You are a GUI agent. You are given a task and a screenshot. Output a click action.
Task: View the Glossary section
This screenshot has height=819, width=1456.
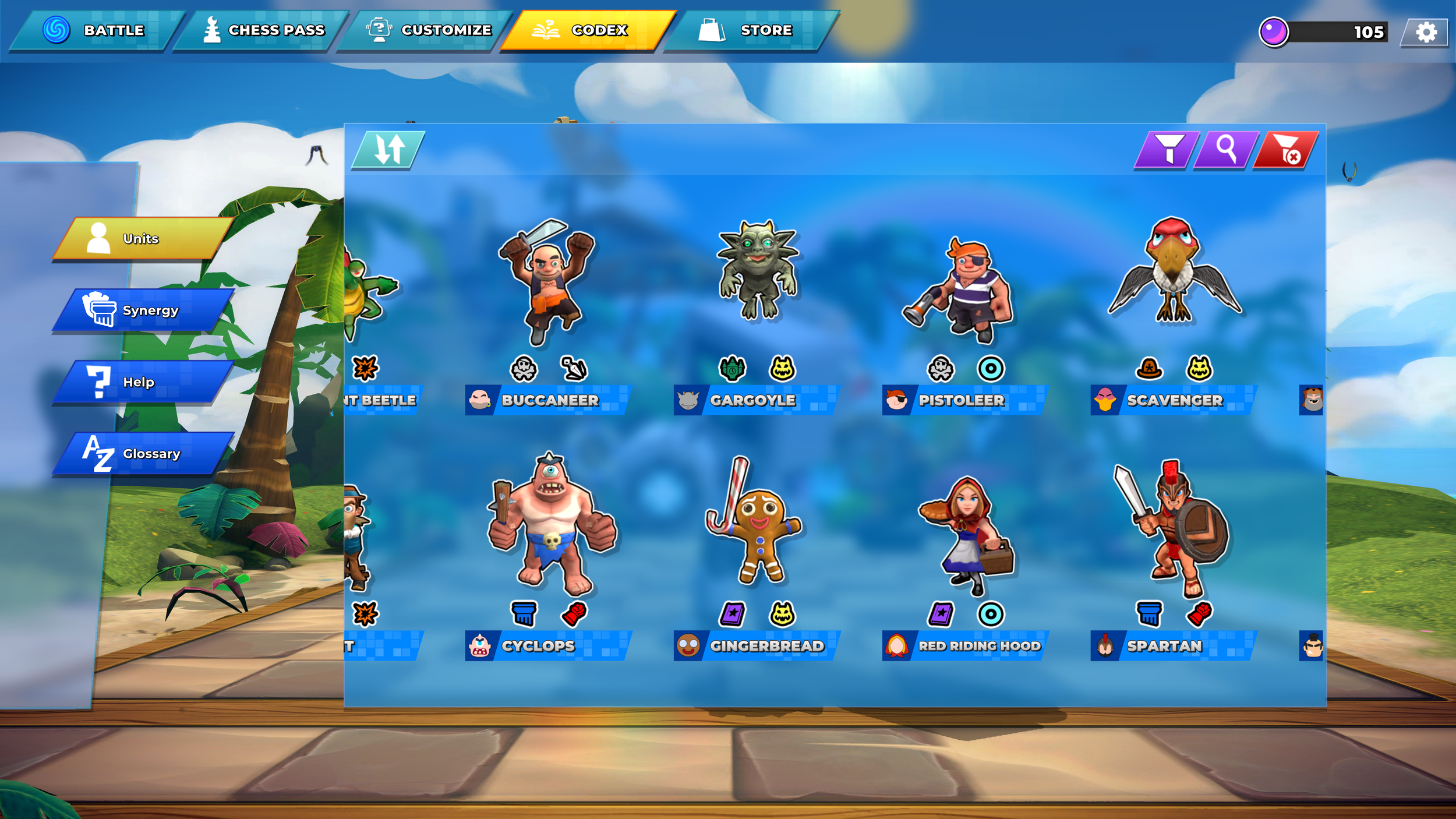coord(143,454)
